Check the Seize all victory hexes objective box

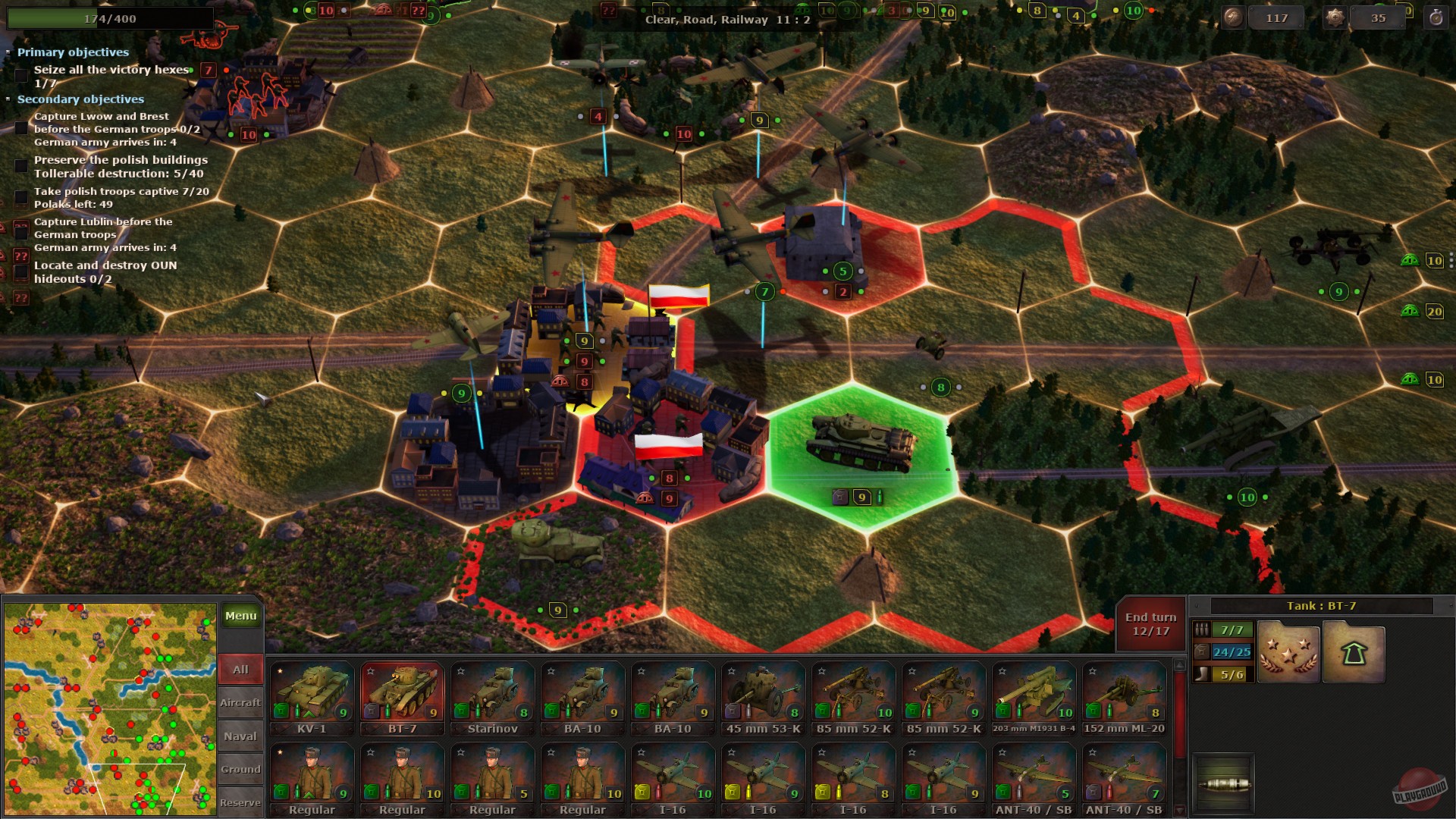pyautogui.click(x=20, y=74)
